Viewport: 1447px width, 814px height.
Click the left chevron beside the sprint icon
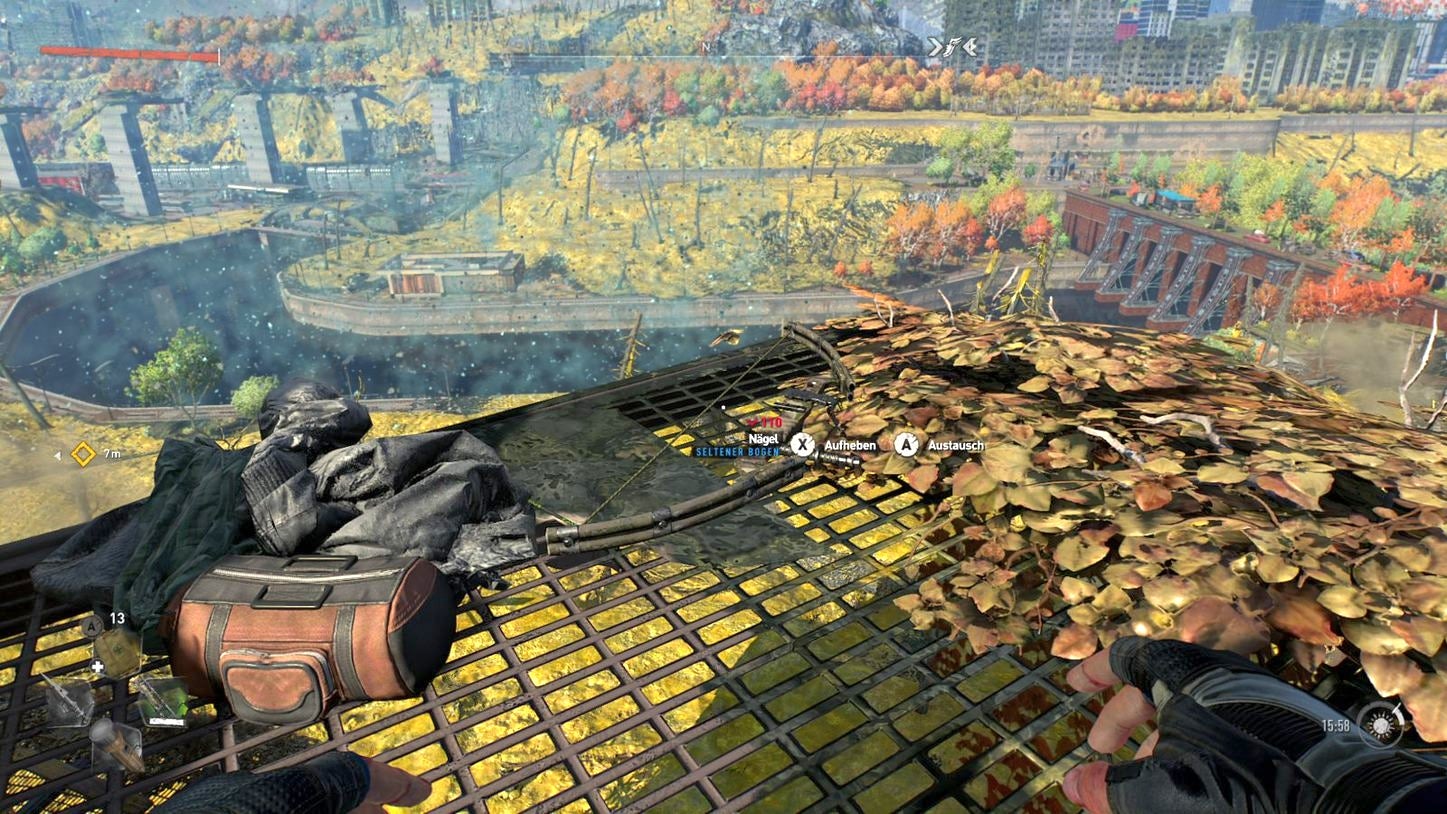934,47
